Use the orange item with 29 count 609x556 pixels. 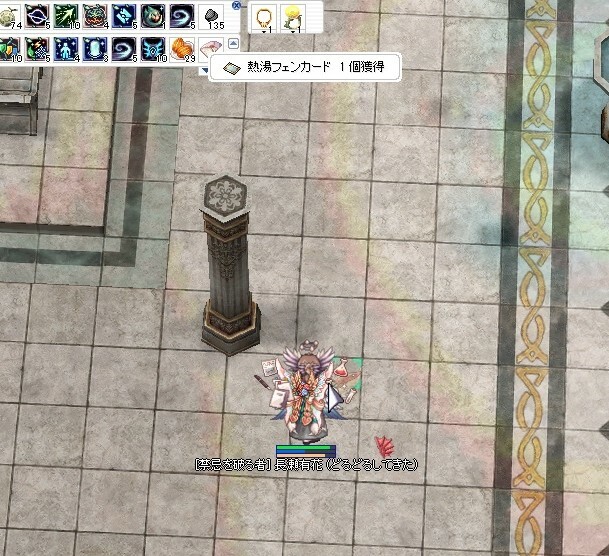[x=182, y=47]
